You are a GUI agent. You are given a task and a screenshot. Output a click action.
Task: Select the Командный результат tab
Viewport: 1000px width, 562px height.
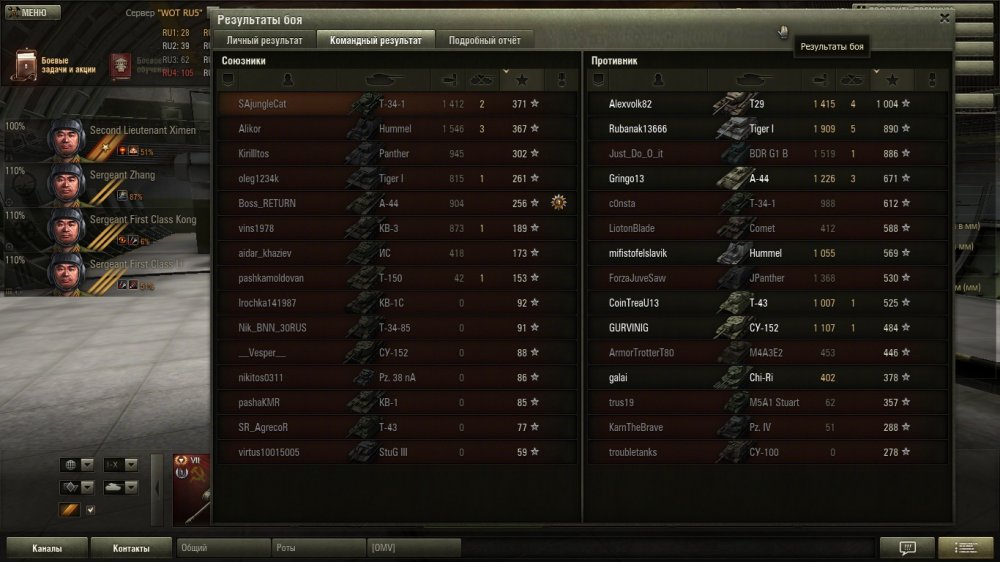coord(376,40)
